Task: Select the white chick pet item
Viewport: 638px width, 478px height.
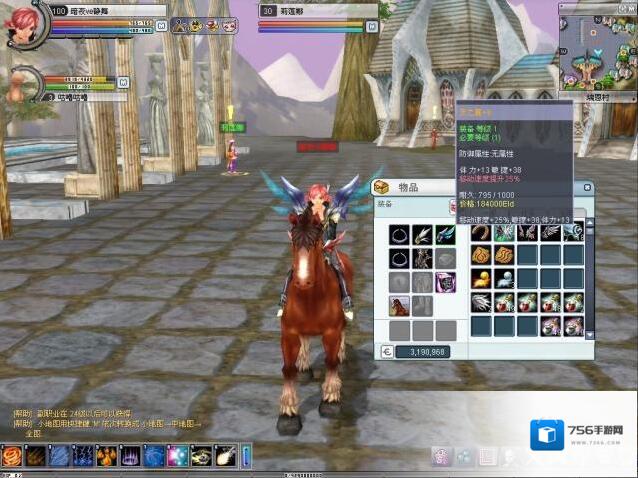Action: [x=503, y=279]
